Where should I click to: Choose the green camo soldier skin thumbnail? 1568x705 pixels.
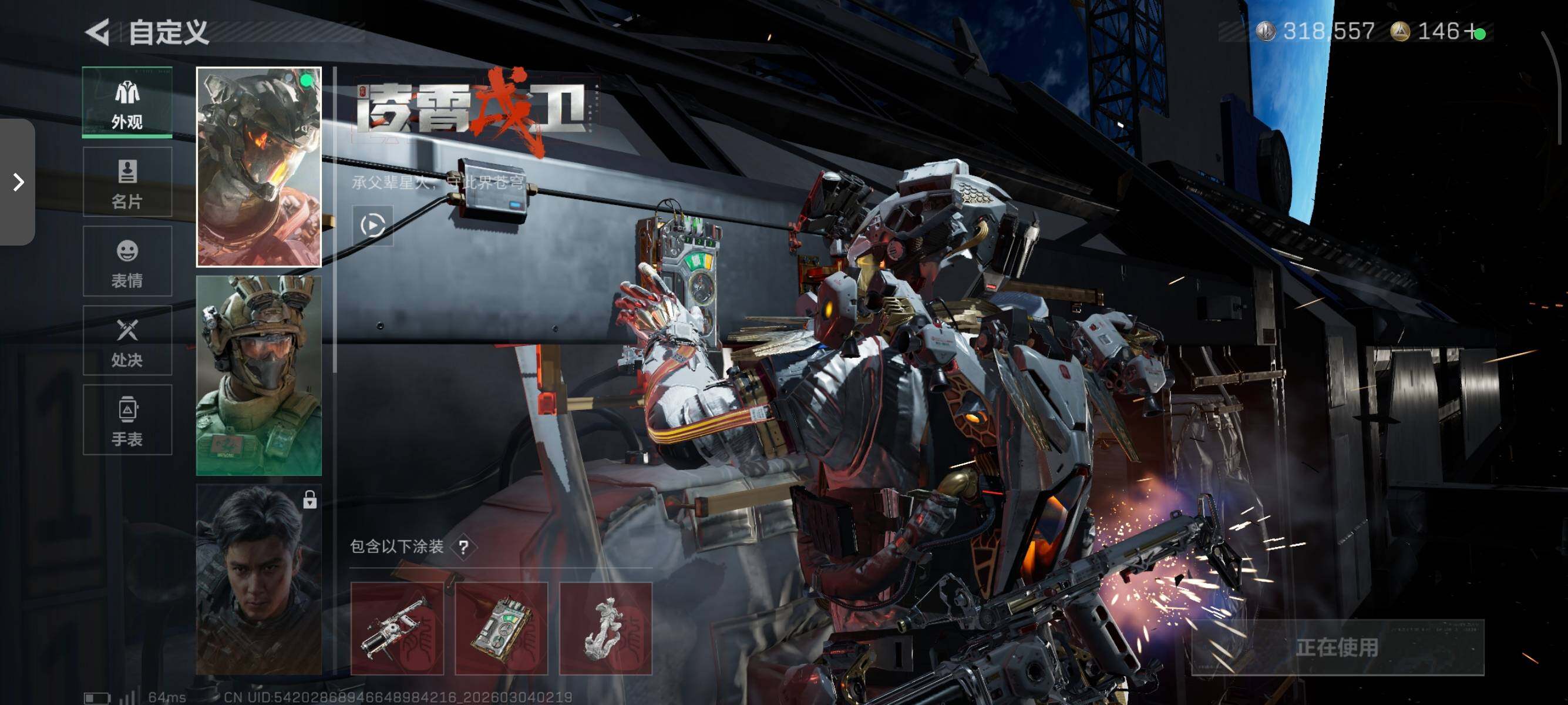click(259, 375)
